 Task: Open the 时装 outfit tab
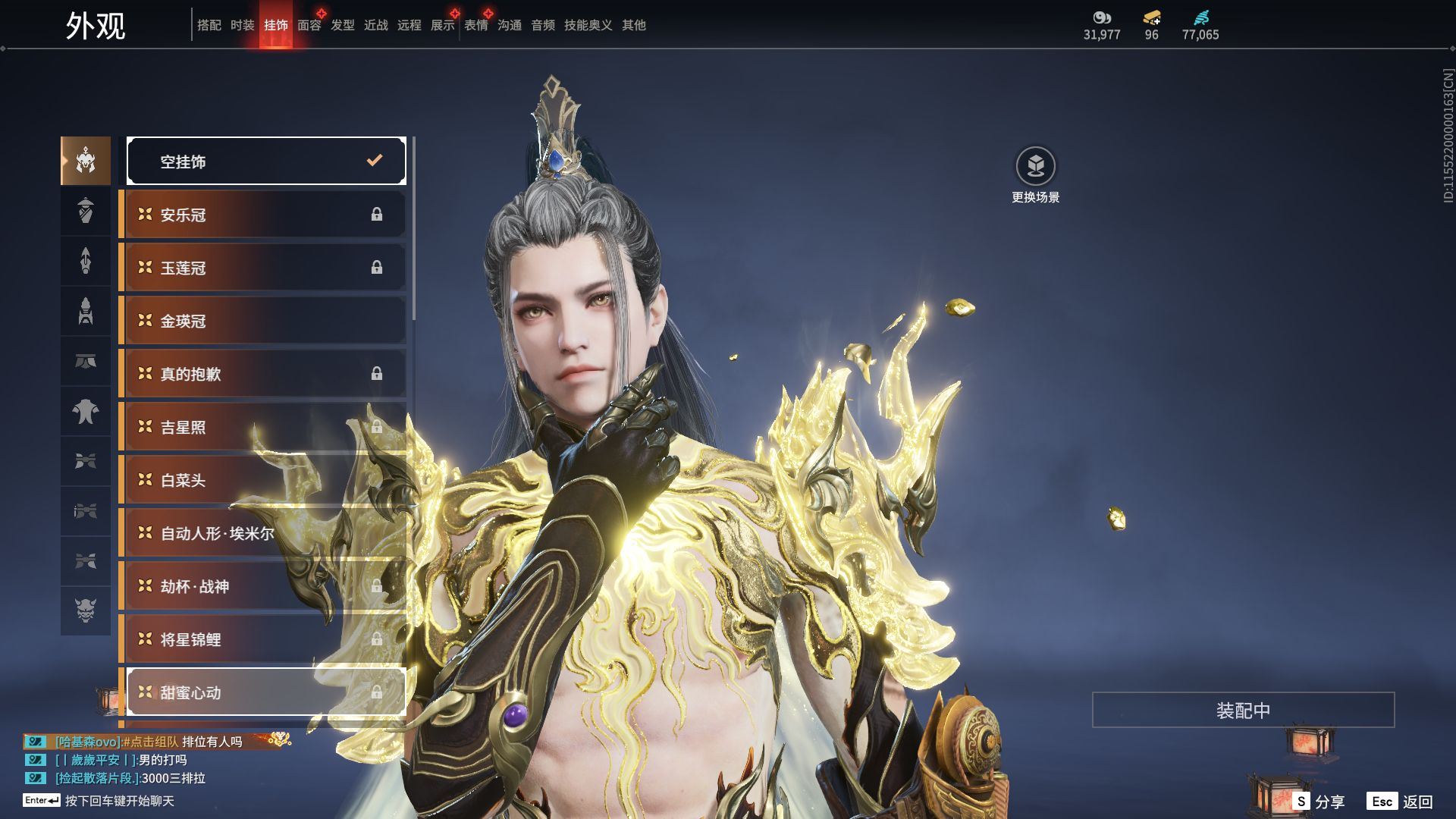coord(242,25)
